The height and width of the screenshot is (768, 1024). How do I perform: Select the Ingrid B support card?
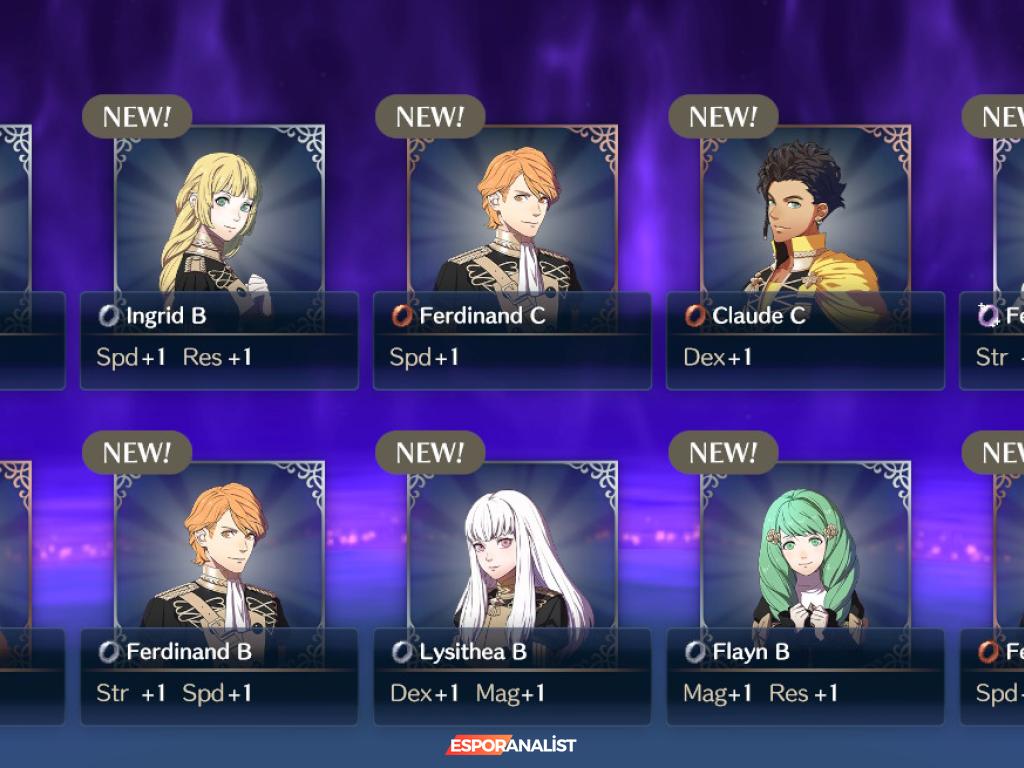tap(219, 250)
